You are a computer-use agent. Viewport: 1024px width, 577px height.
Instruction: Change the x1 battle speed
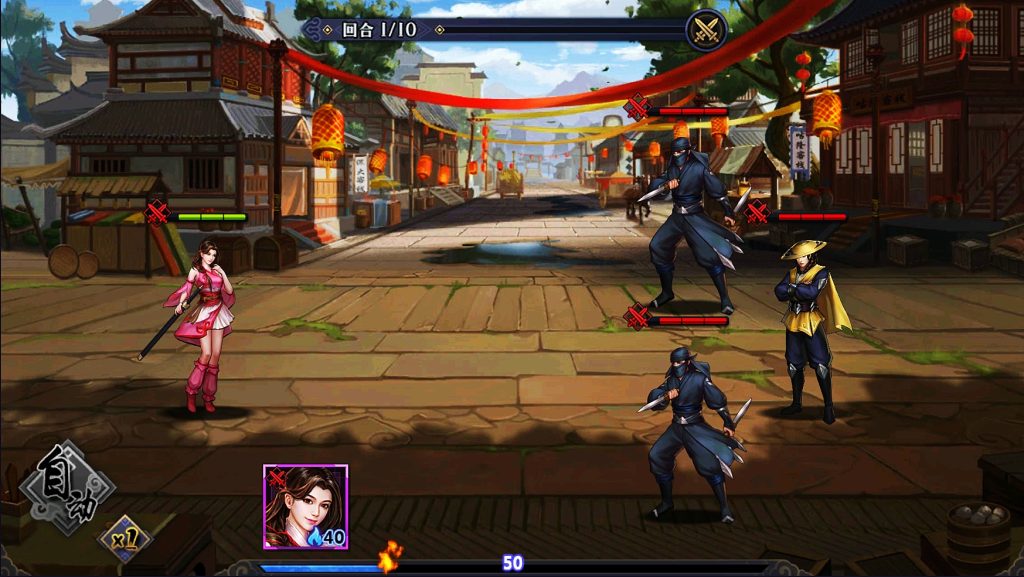[126, 539]
